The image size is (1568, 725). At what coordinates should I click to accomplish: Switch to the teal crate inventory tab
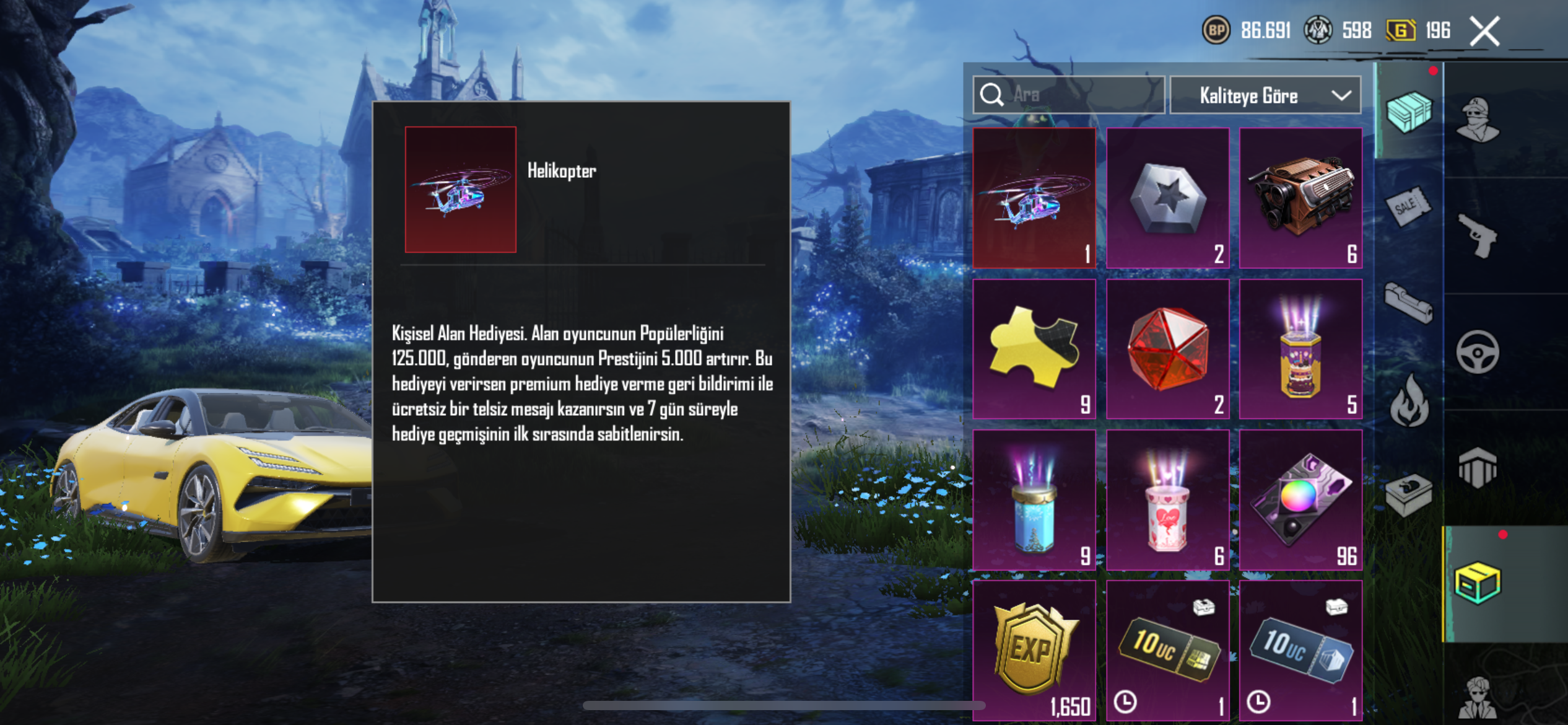[1409, 112]
